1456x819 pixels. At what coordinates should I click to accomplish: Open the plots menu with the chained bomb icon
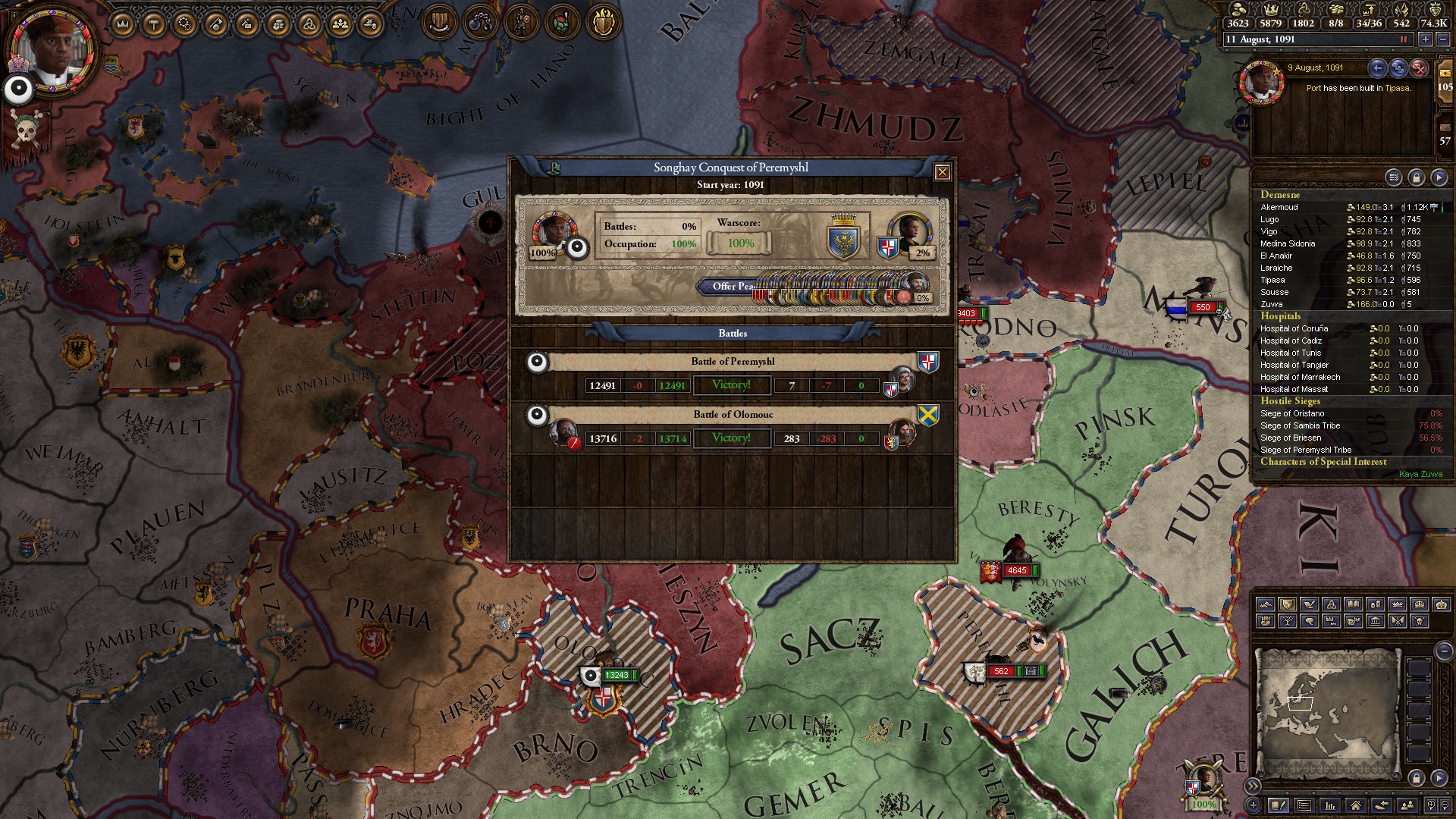[x=480, y=23]
